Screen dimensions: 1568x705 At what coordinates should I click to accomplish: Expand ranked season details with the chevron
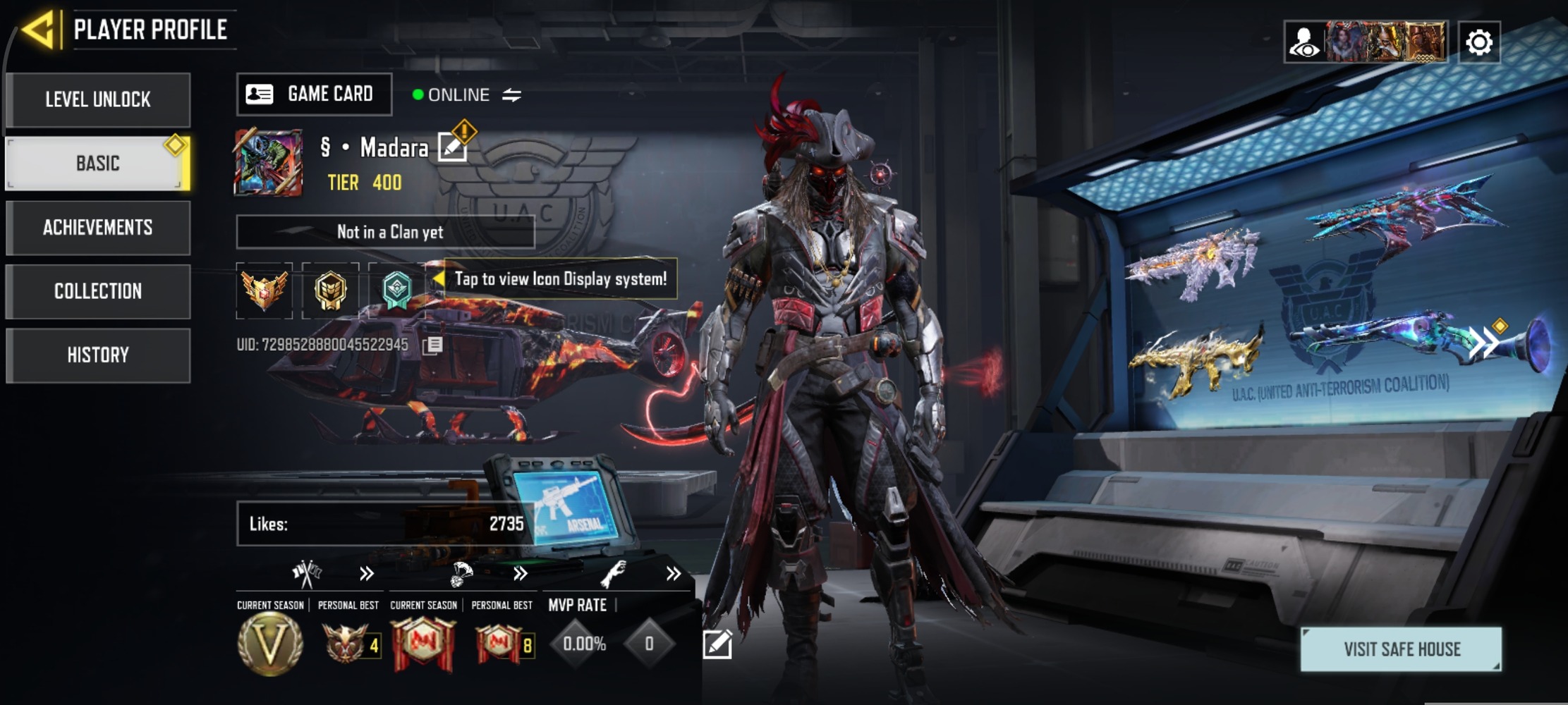coord(365,573)
